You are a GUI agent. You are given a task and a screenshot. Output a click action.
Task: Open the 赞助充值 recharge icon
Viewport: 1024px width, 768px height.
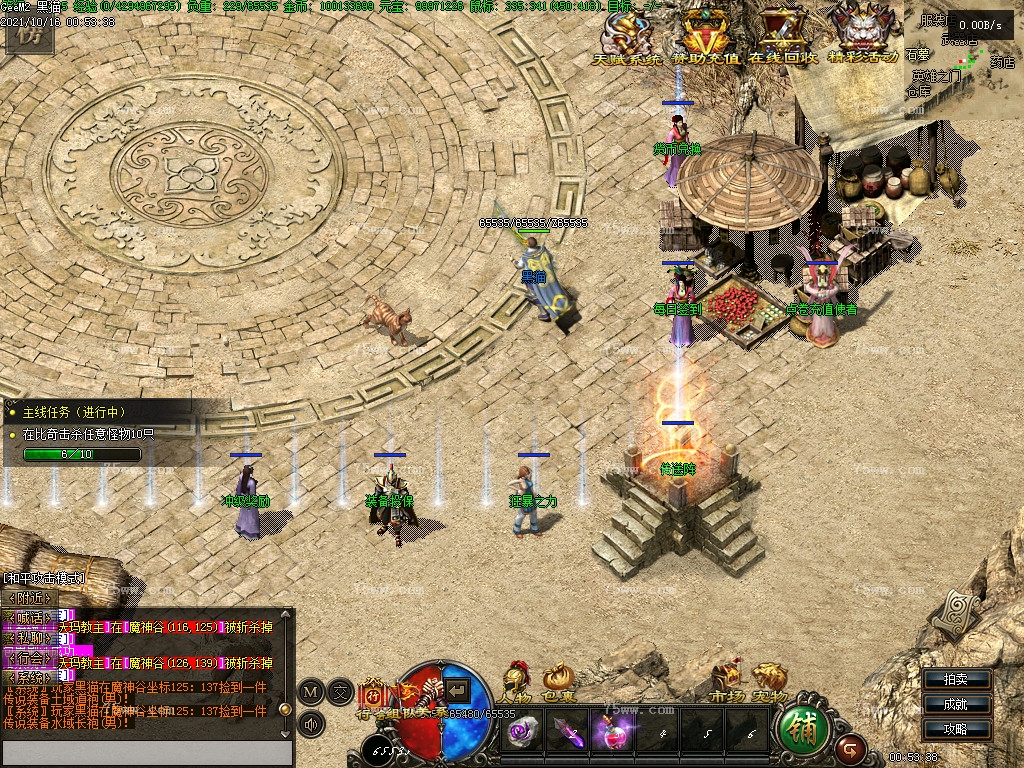(707, 34)
